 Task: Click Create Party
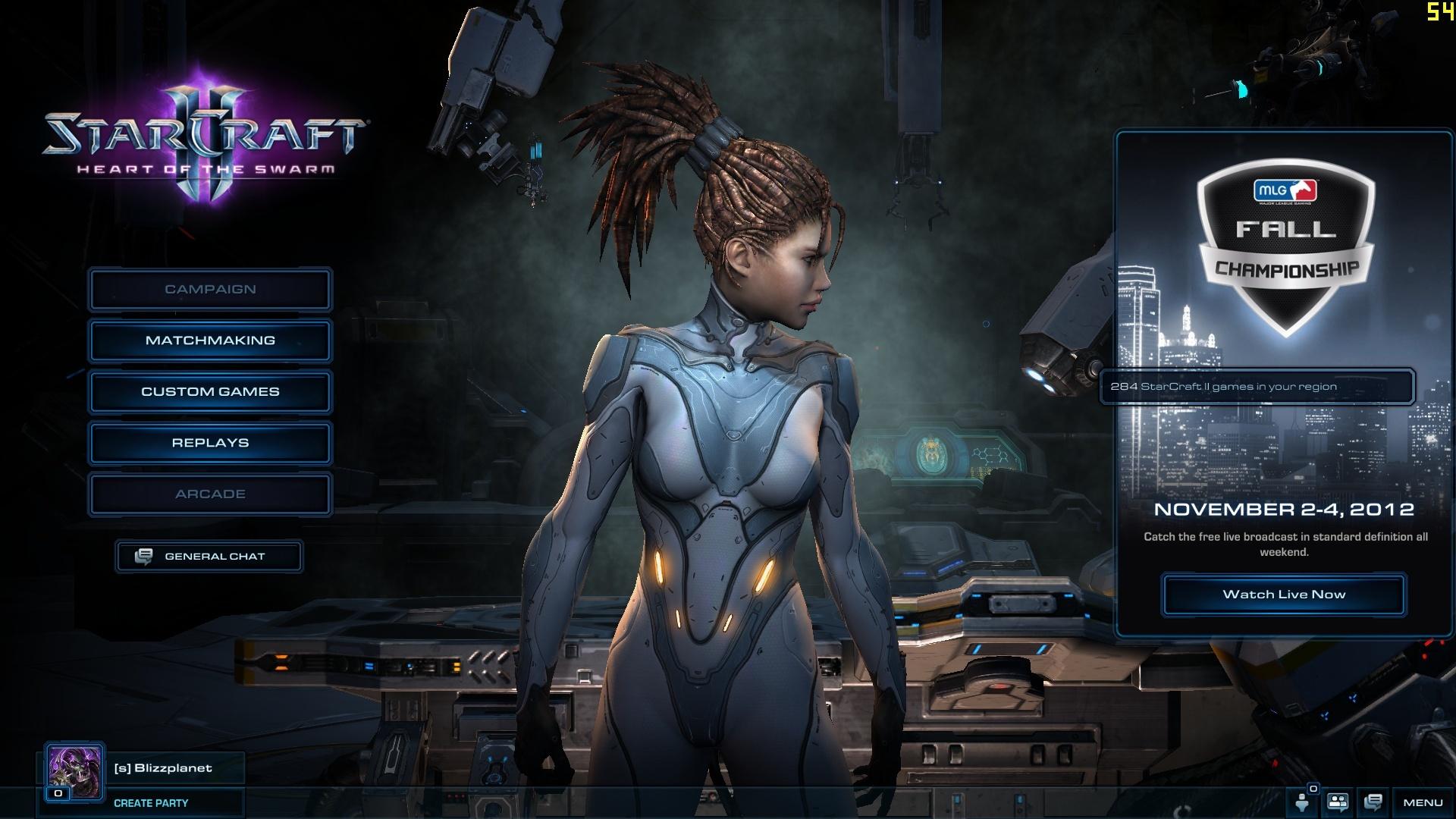151,803
